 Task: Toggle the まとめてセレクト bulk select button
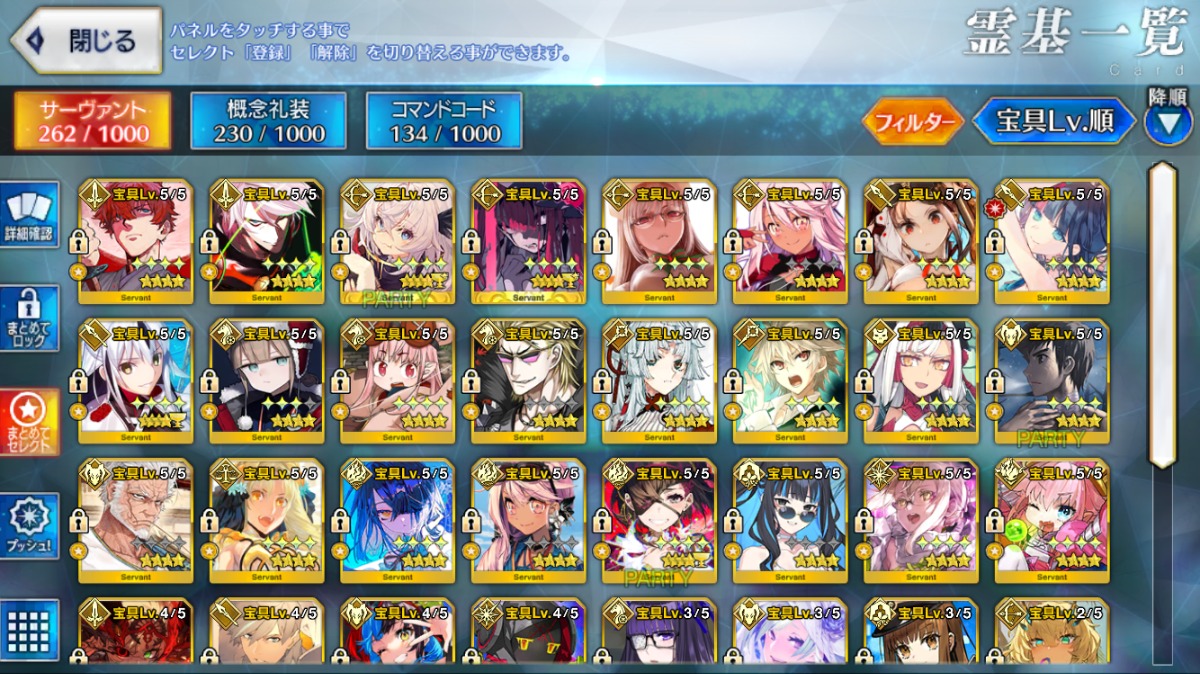click(x=29, y=421)
